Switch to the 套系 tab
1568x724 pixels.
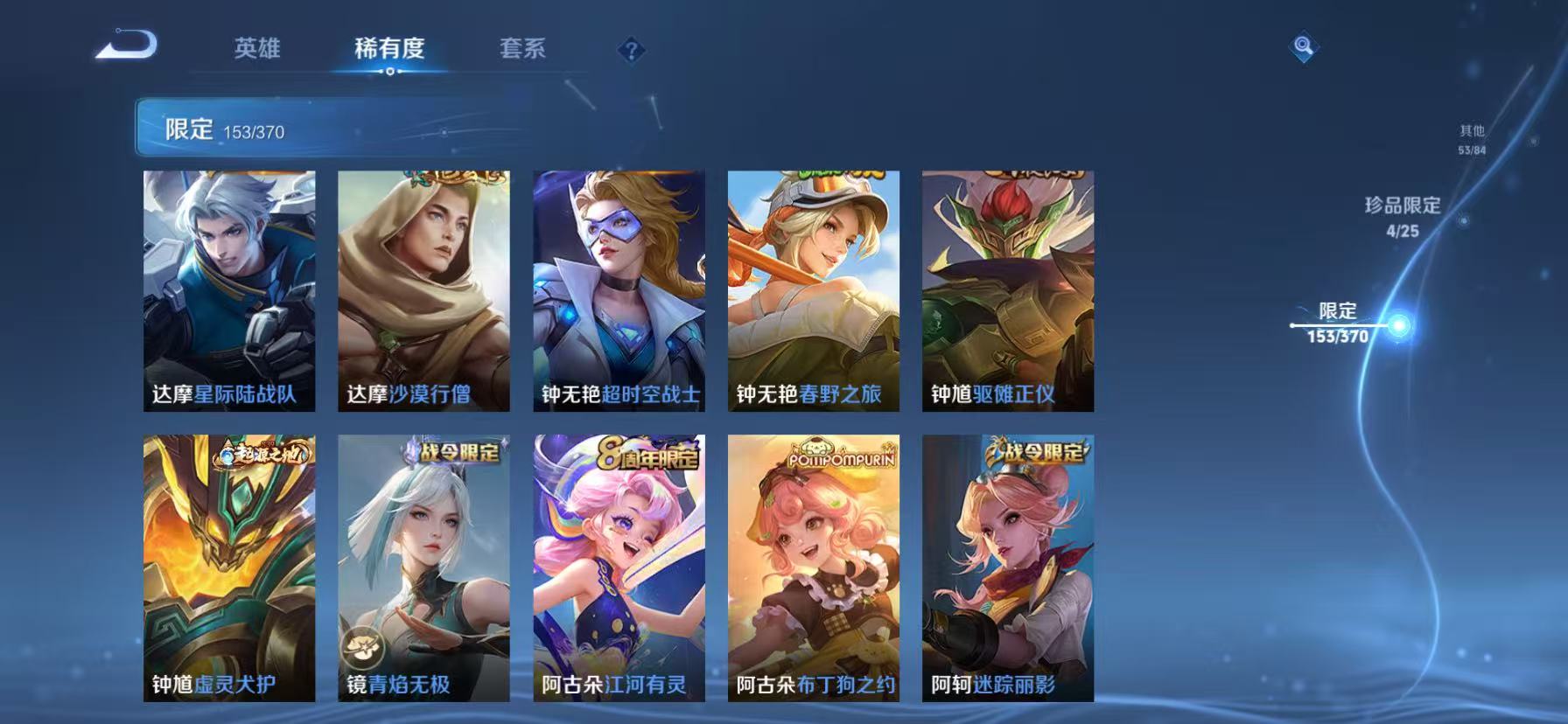point(522,49)
